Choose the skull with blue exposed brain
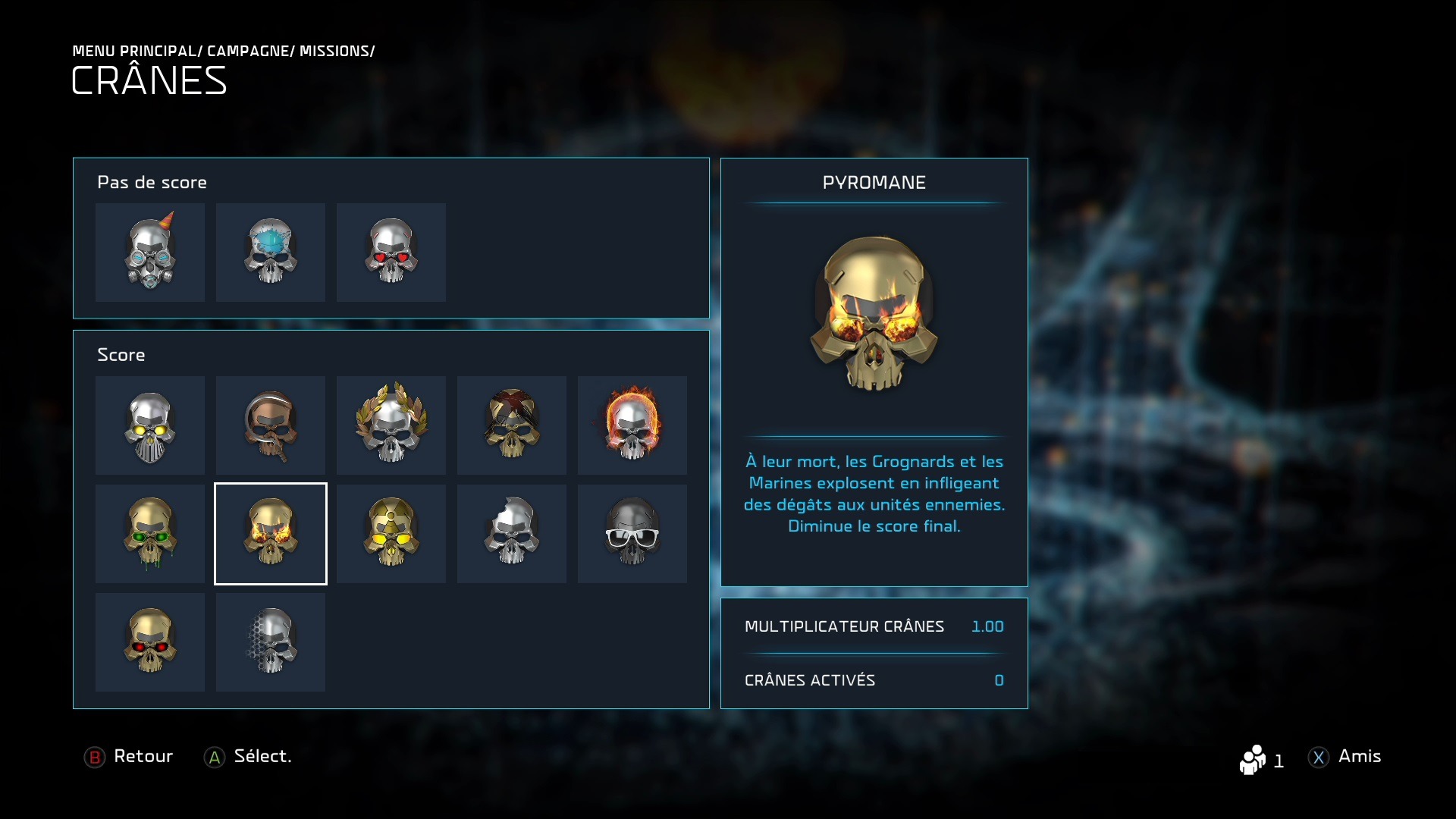This screenshot has height=819, width=1456. pos(271,253)
